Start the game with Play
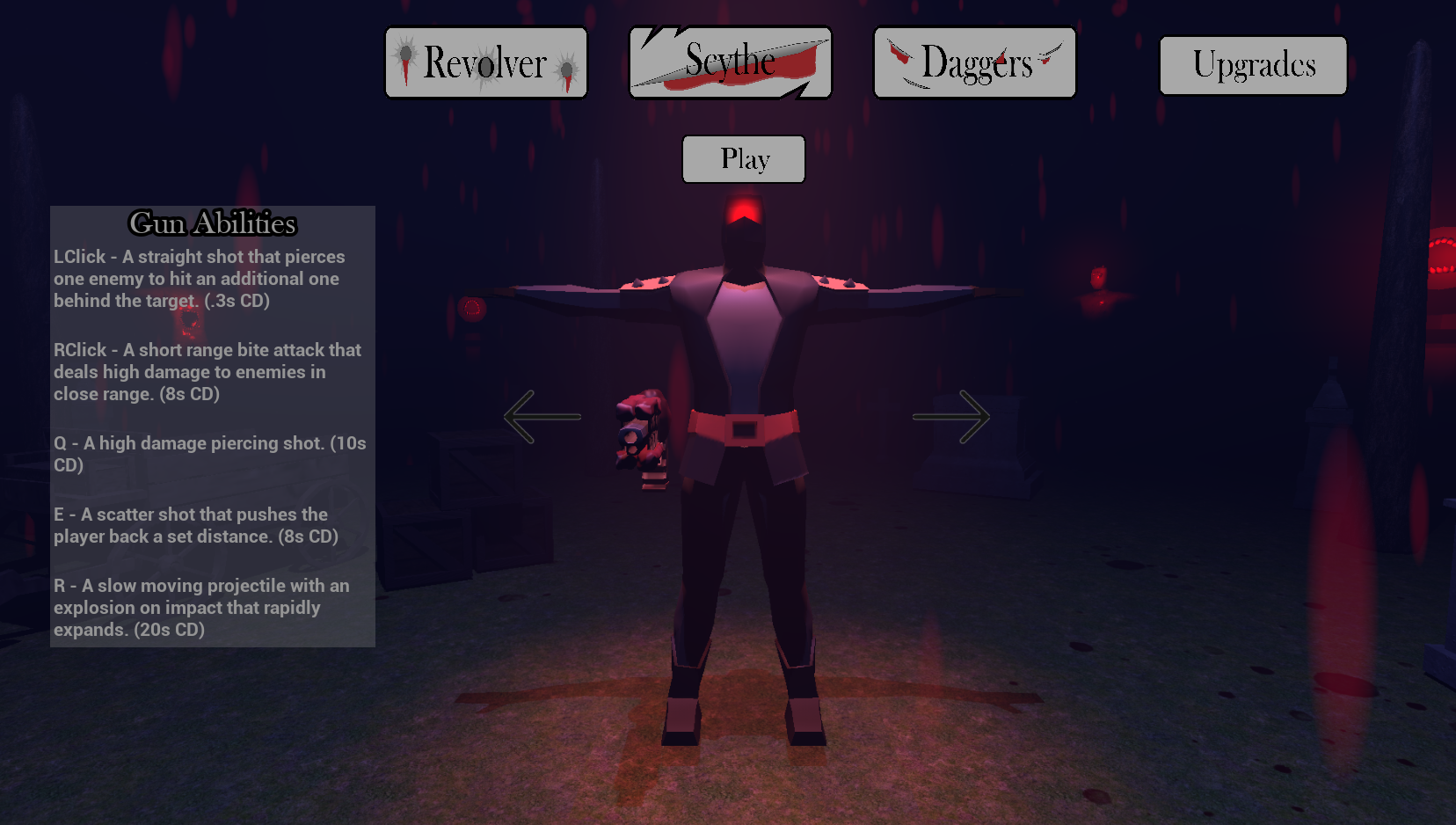The image size is (1456, 825). [744, 159]
